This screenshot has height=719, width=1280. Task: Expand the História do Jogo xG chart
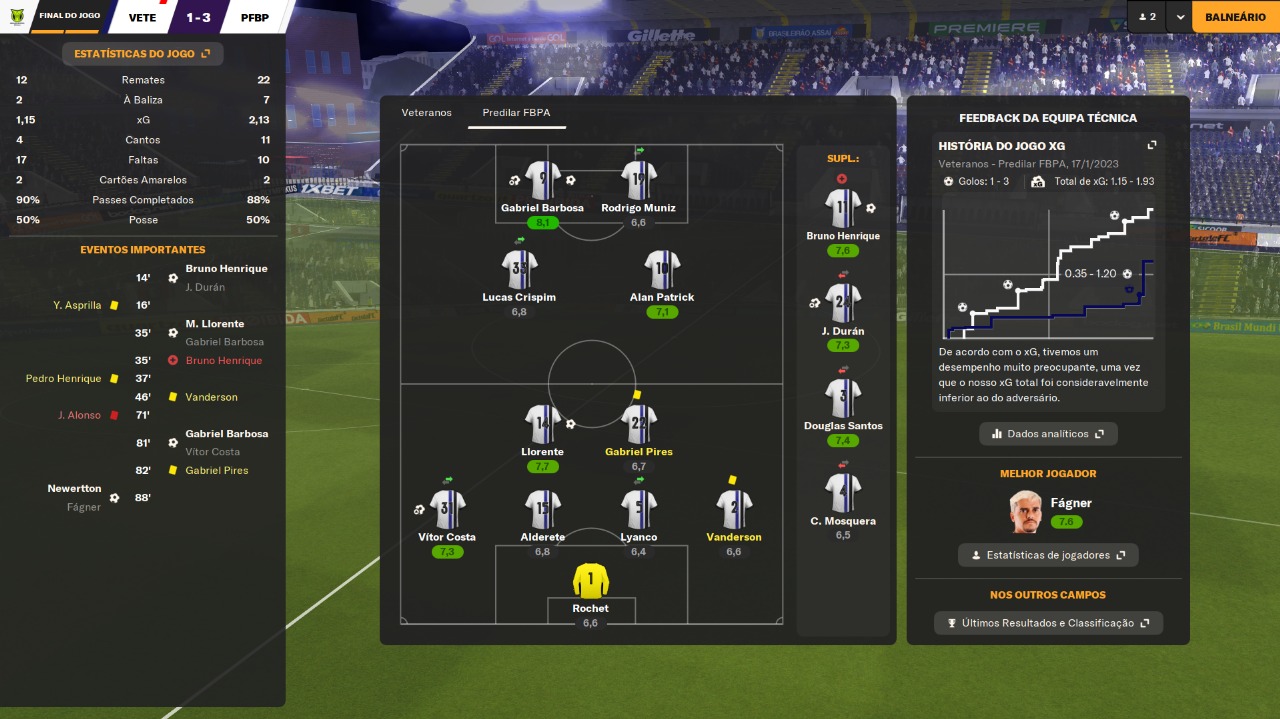(1152, 146)
